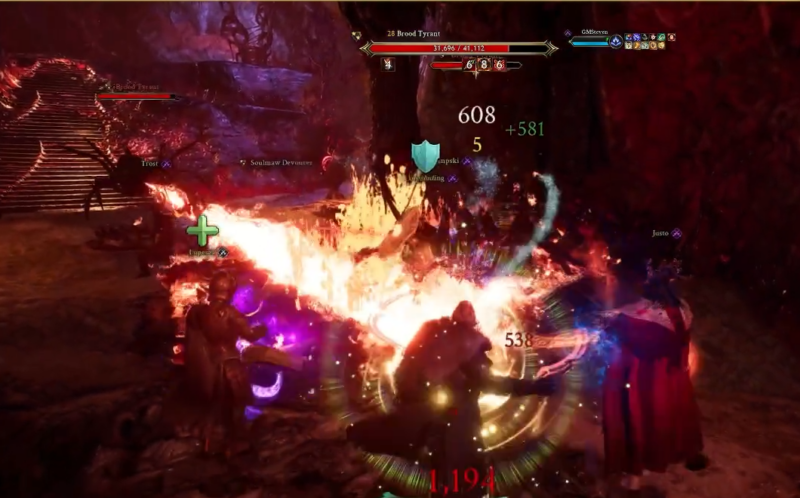Select the teal shield tank marker
Image resolution: width=800 pixels, height=498 pixels.
click(426, 156)
